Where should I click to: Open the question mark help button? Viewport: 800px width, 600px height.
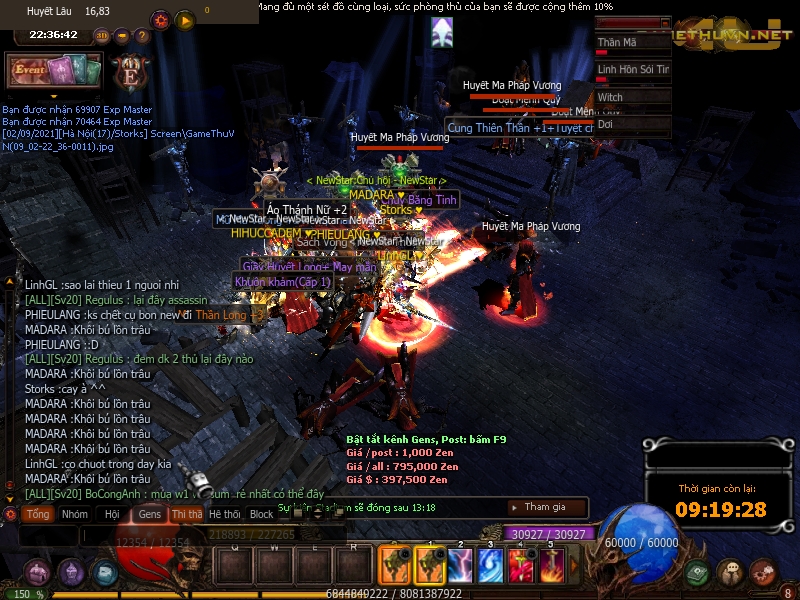pos(141,36)
